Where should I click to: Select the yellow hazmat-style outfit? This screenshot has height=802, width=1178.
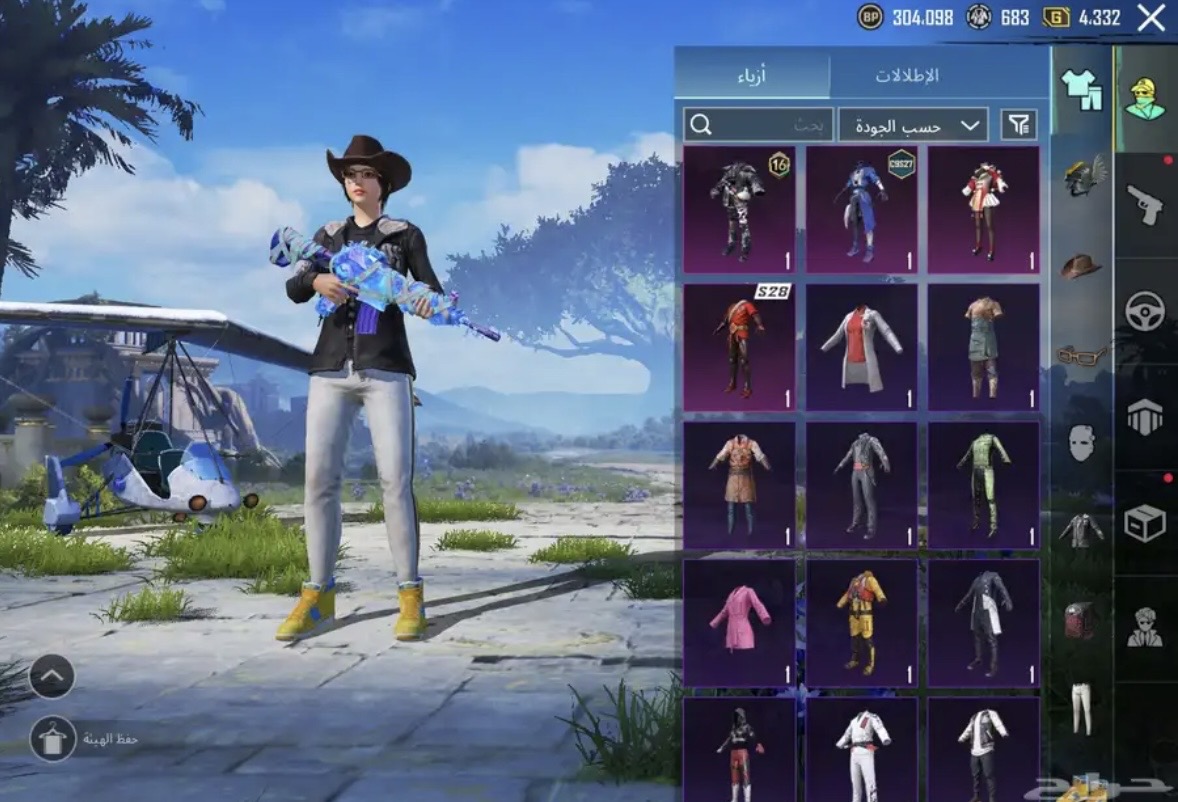click(x=861, y=622)
